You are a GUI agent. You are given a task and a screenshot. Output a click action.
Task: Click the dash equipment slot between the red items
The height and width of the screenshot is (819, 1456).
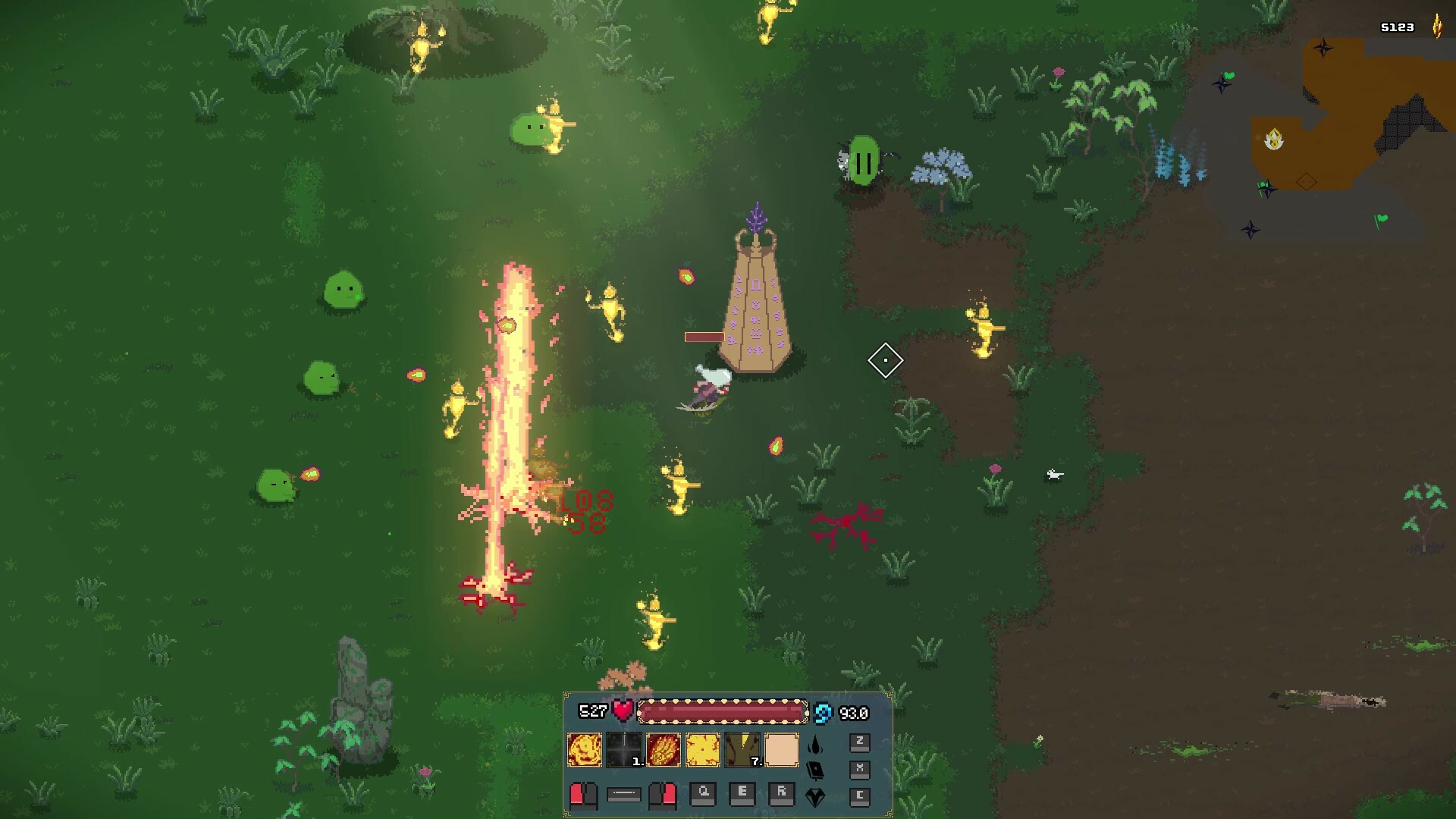point(623,794)
